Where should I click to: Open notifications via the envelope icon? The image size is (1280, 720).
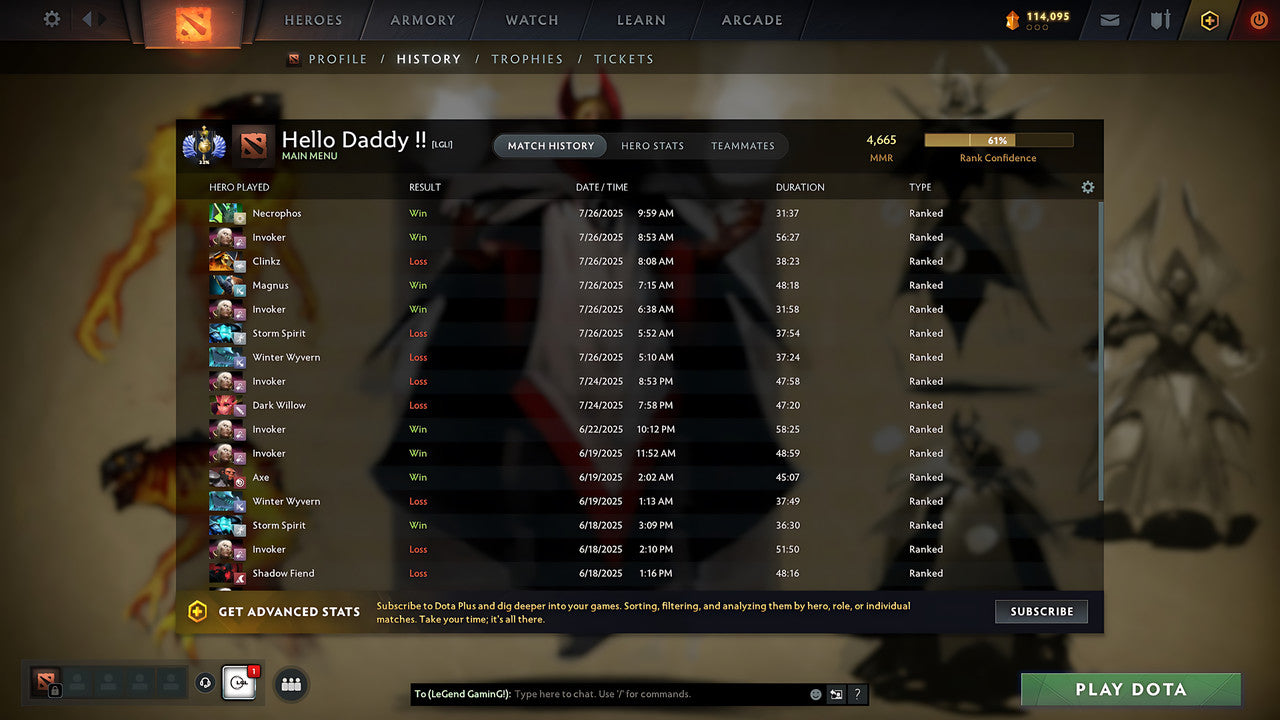tap(1110, 20)
